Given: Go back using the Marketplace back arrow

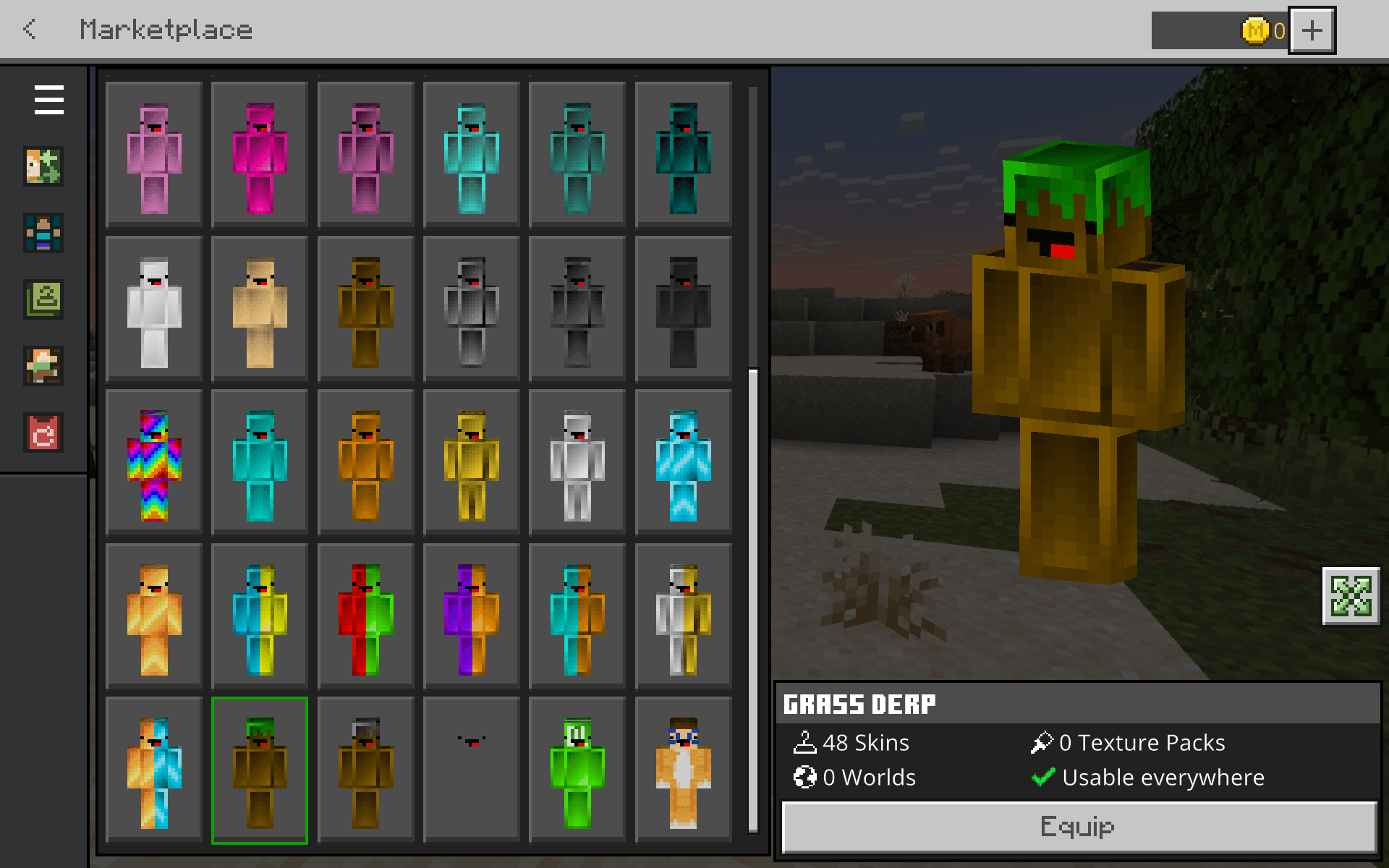Looking at the screenshot, I should coord(30,29).
